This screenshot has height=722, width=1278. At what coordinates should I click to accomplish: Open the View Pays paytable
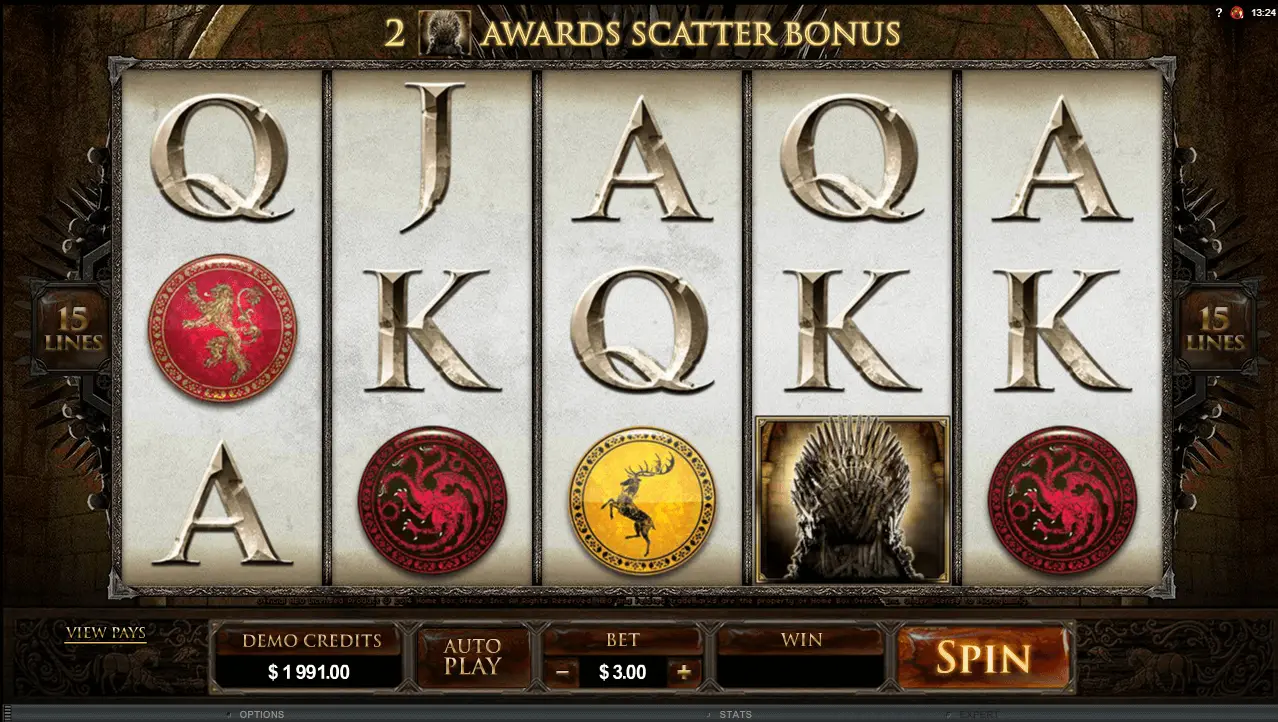coord(106,632)
